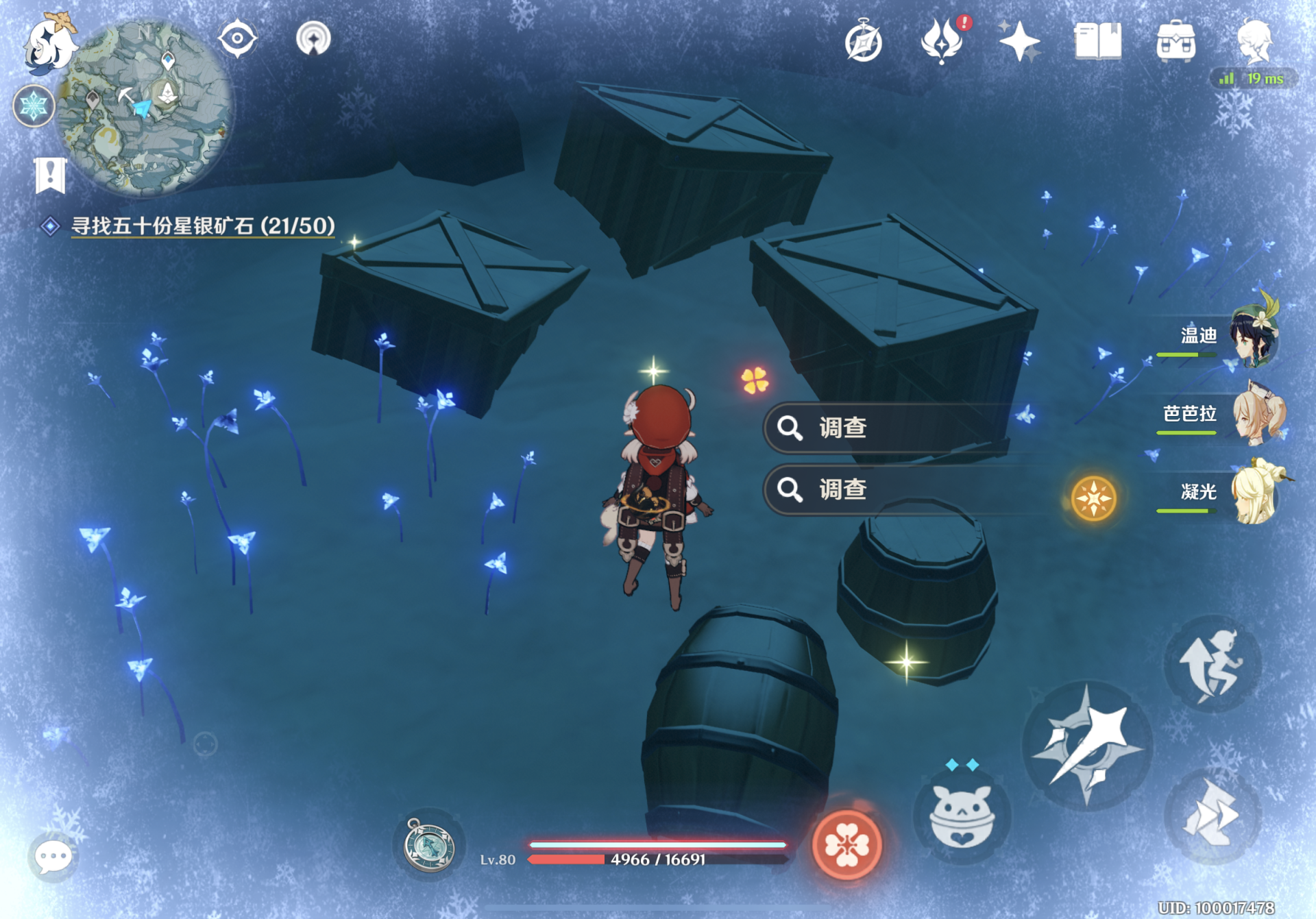Open the wish star icon
This screenshot has width=1316, height=919.
1019,41
